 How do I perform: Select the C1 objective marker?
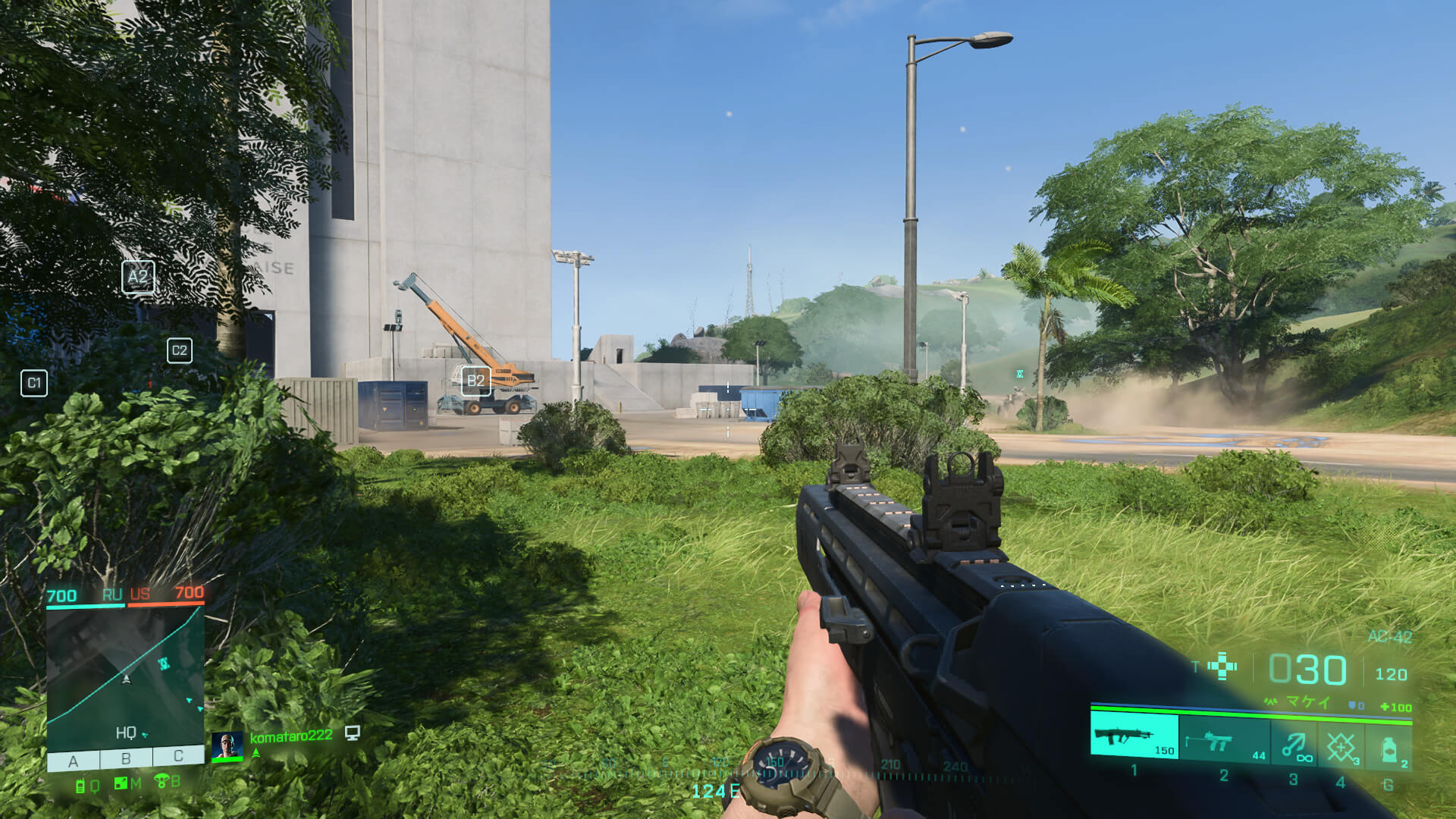34,383
